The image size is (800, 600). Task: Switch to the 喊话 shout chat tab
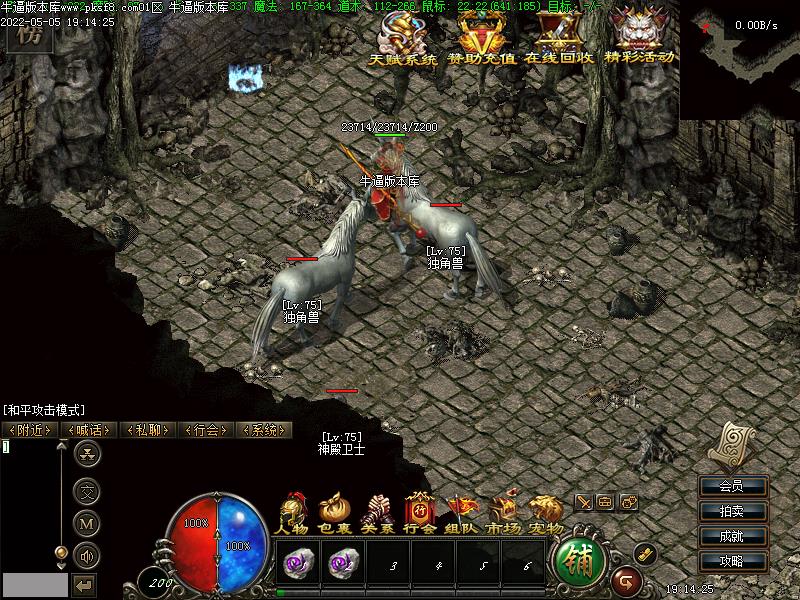click(x=89, y=430)
